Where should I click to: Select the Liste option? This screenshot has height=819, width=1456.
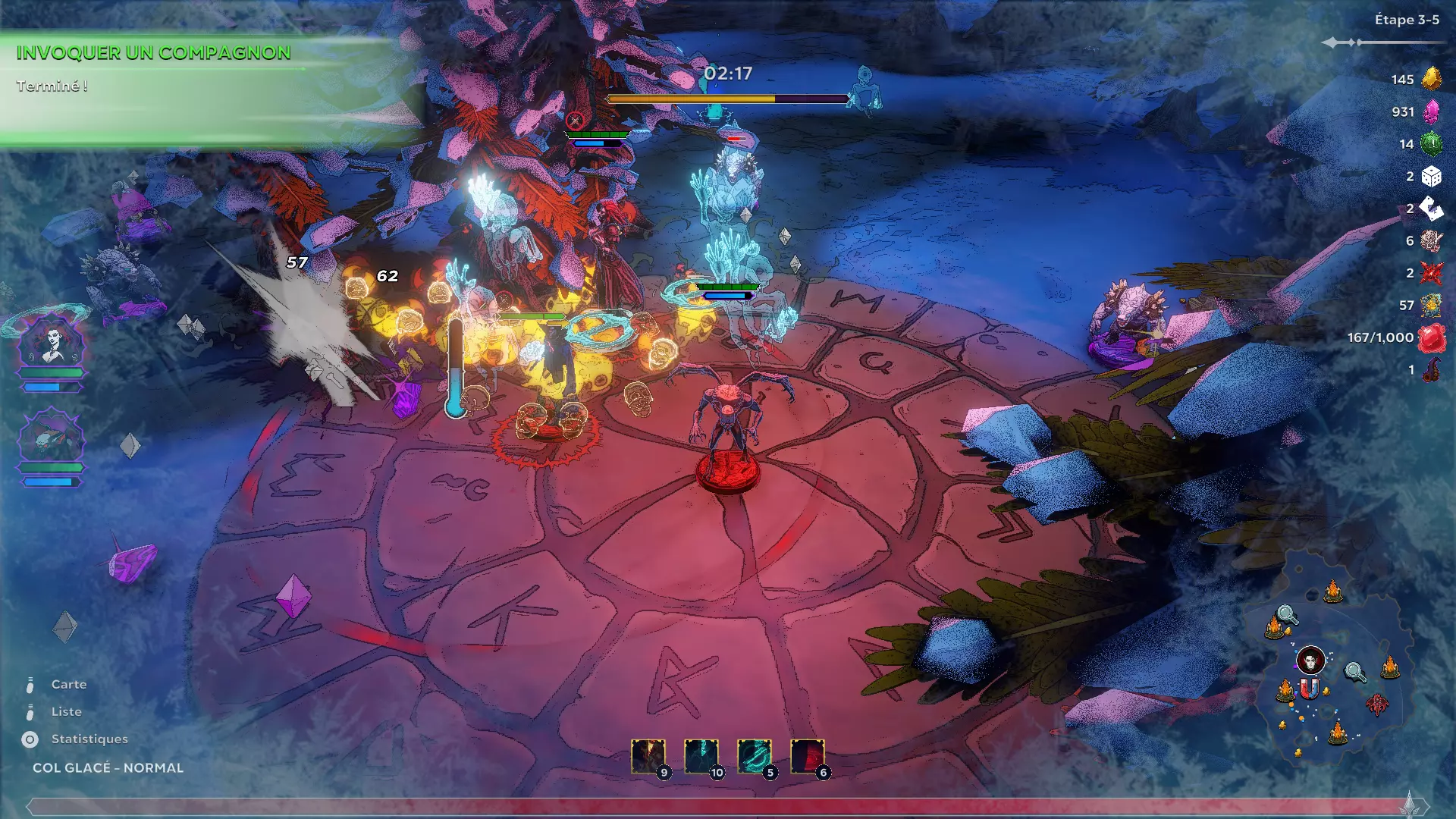pos(66,711)
